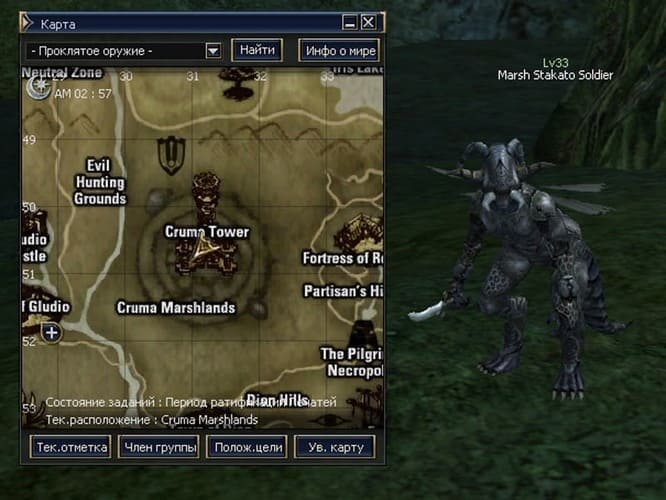Select the Evil Hunting Grounds label
Image resolution: width=666 pixels, height=500 pixels.
(x=99, y=182)
